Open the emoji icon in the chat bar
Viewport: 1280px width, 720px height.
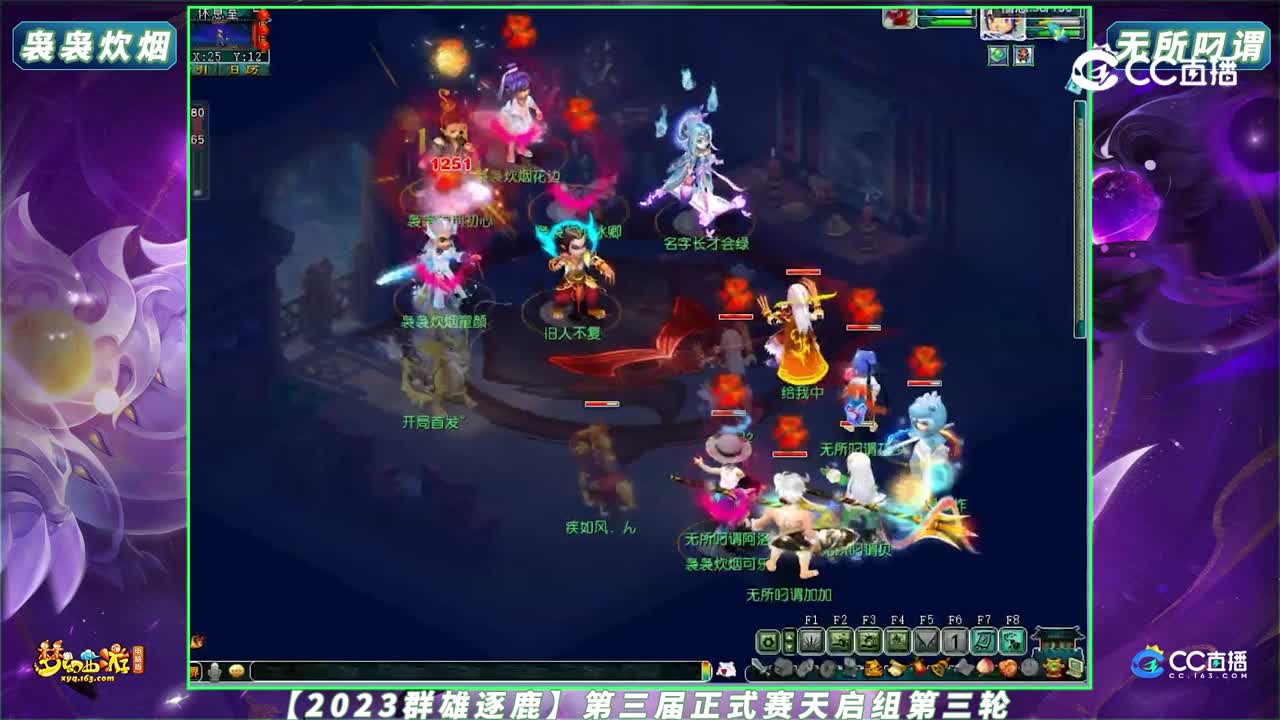tap(237, 672)
